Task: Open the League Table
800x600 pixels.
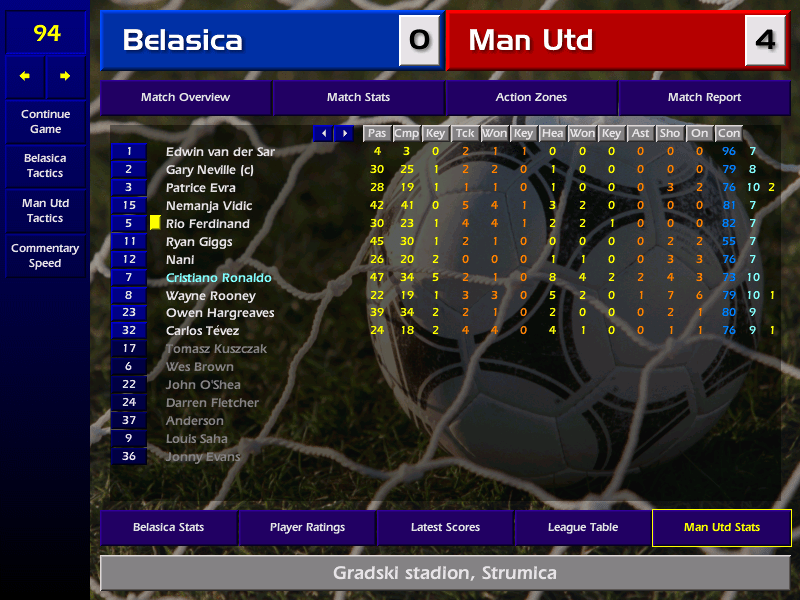Action: point(583,528)
